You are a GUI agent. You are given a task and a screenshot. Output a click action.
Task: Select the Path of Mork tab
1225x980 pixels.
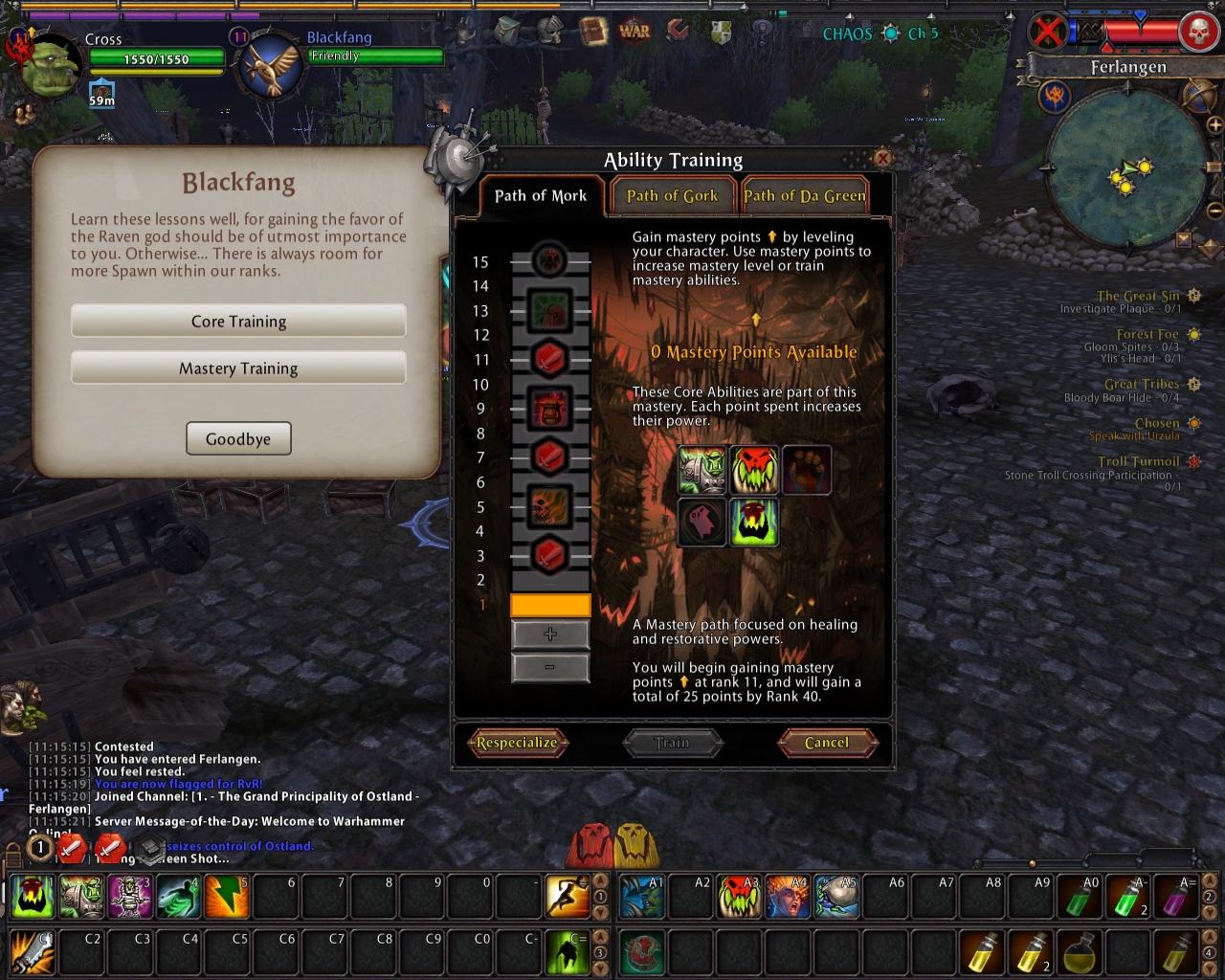541,195
